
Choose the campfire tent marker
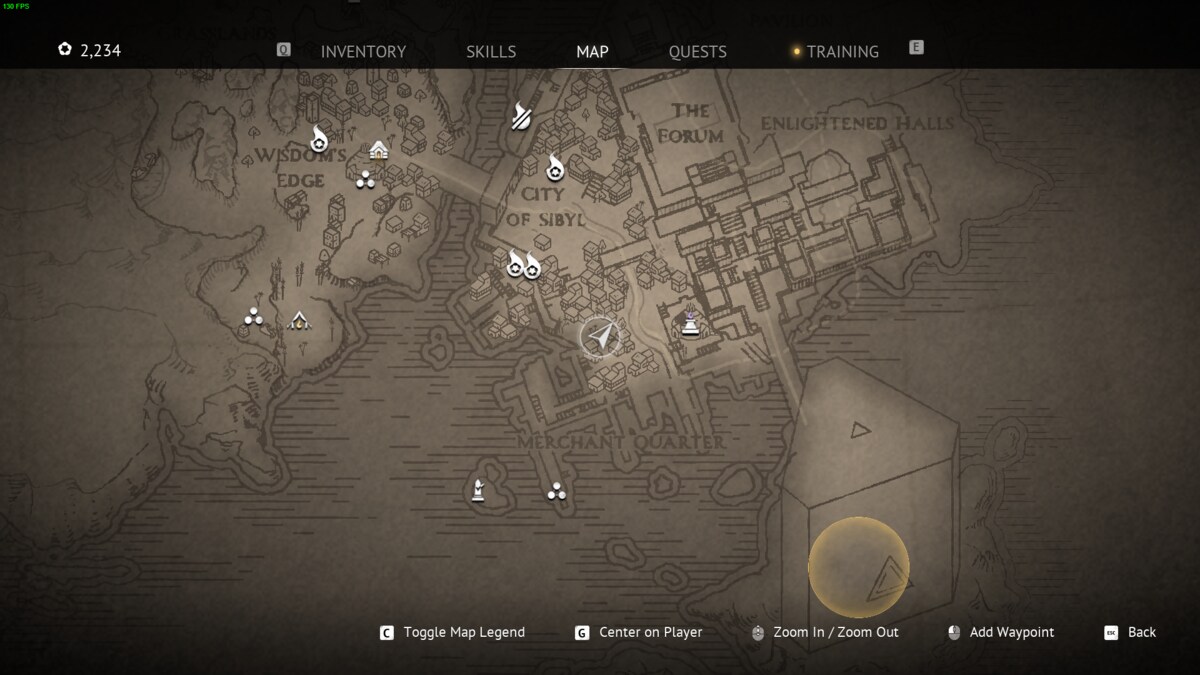(298, 321)
